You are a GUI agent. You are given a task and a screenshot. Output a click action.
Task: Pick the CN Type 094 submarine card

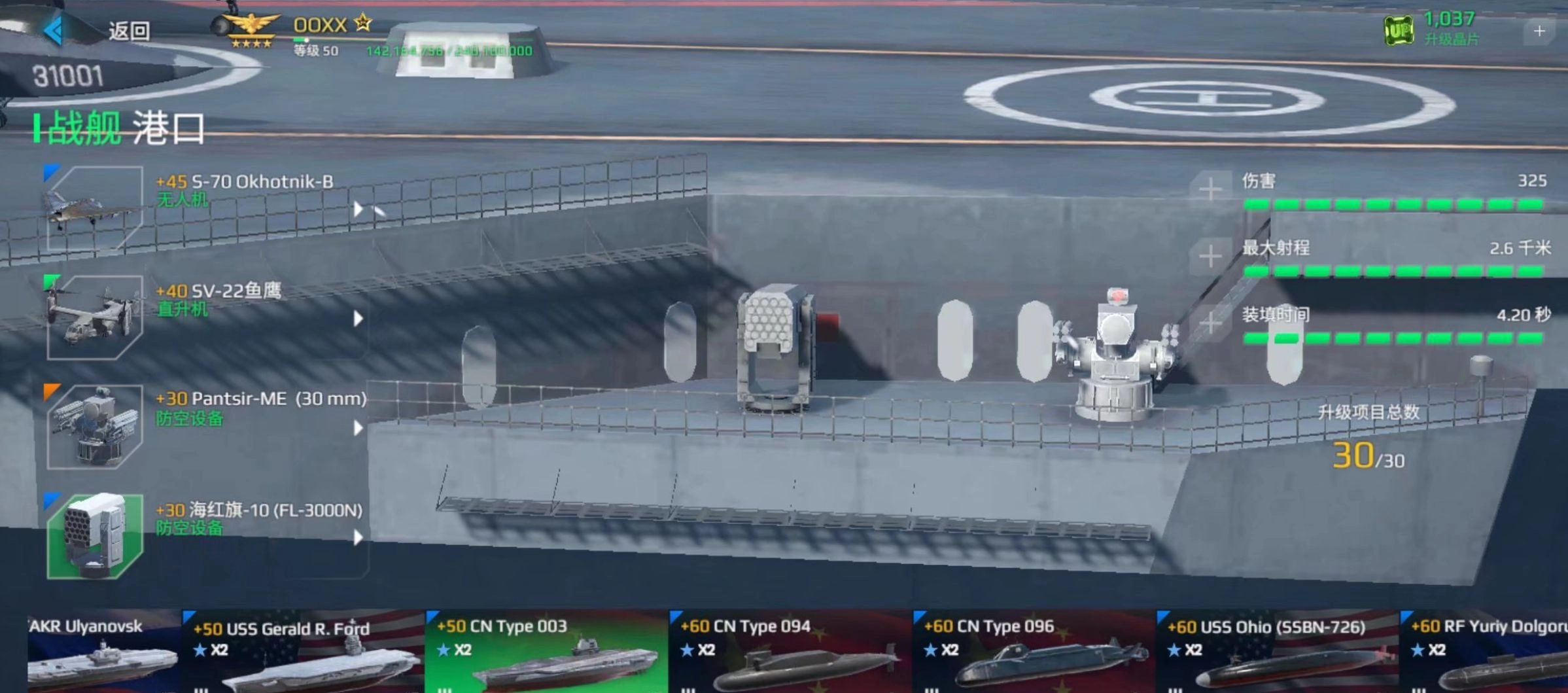coord(790,651)
